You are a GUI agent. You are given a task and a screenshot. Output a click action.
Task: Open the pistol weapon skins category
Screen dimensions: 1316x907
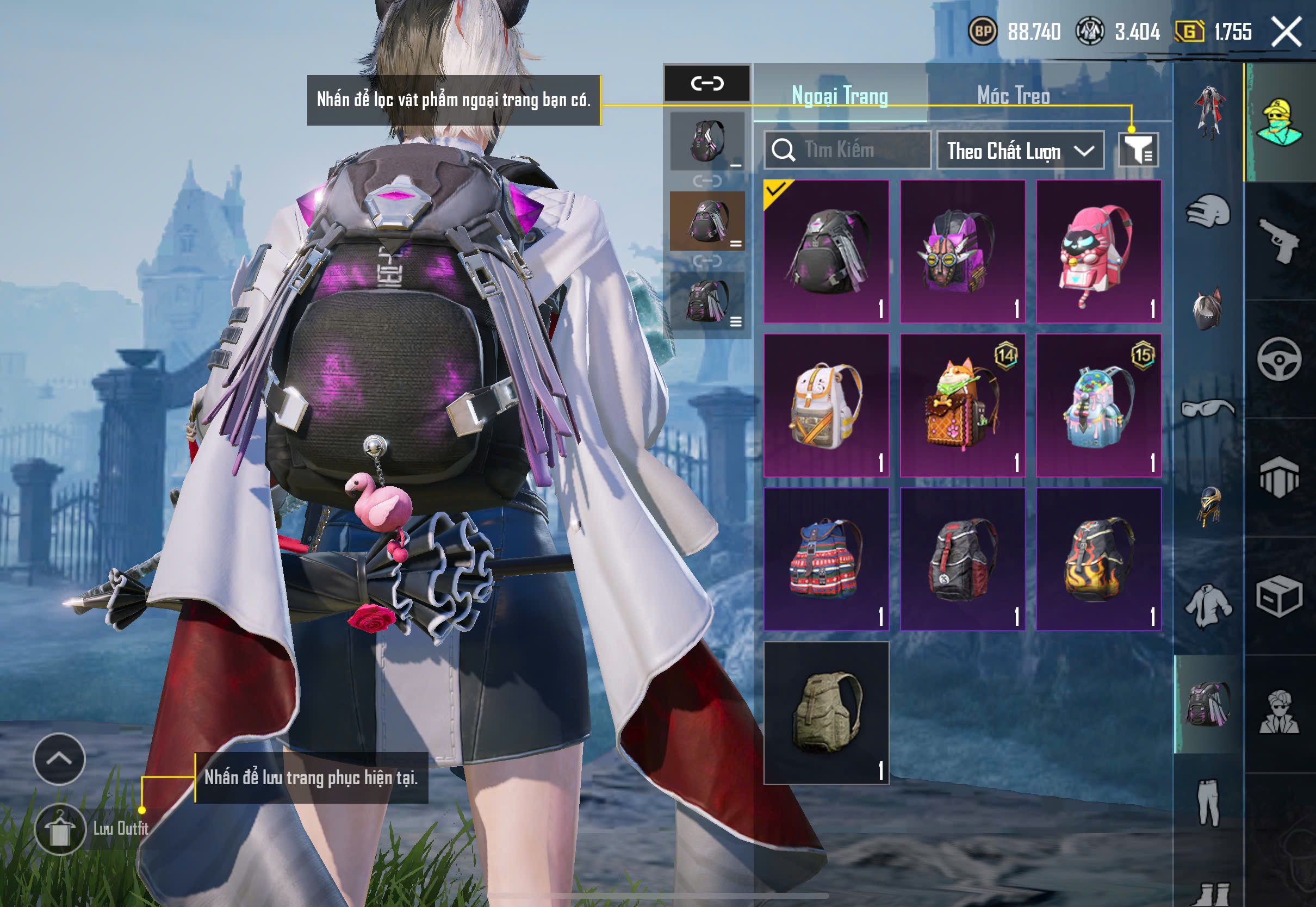click(x=1279, y=240)
